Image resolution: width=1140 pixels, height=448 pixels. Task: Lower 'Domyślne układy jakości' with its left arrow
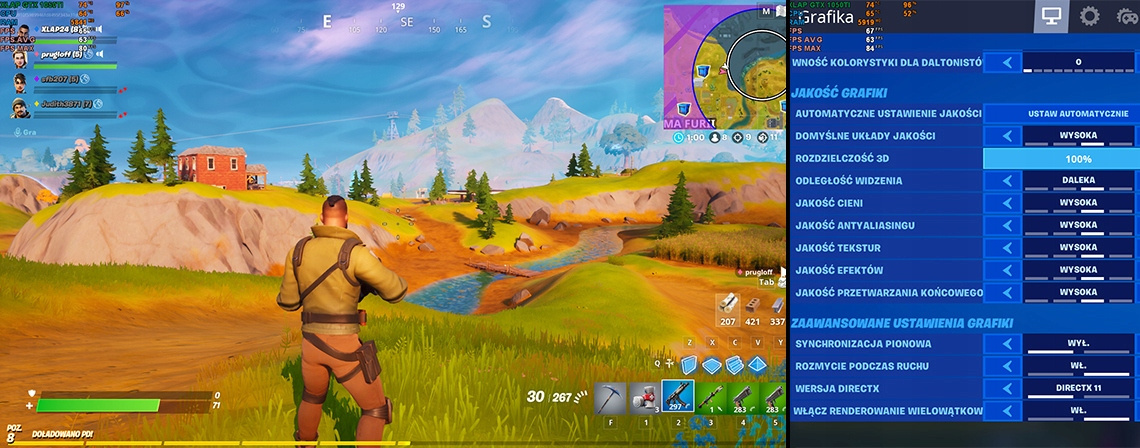[x=1004, y=136]
